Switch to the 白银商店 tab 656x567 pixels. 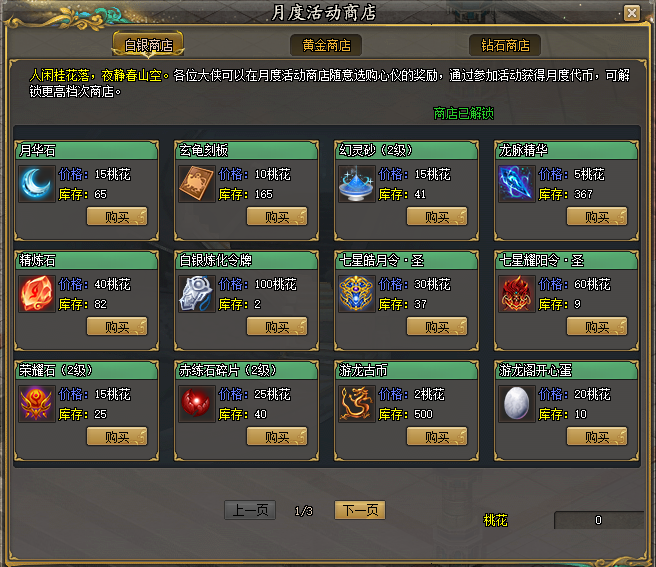(147, 46)
